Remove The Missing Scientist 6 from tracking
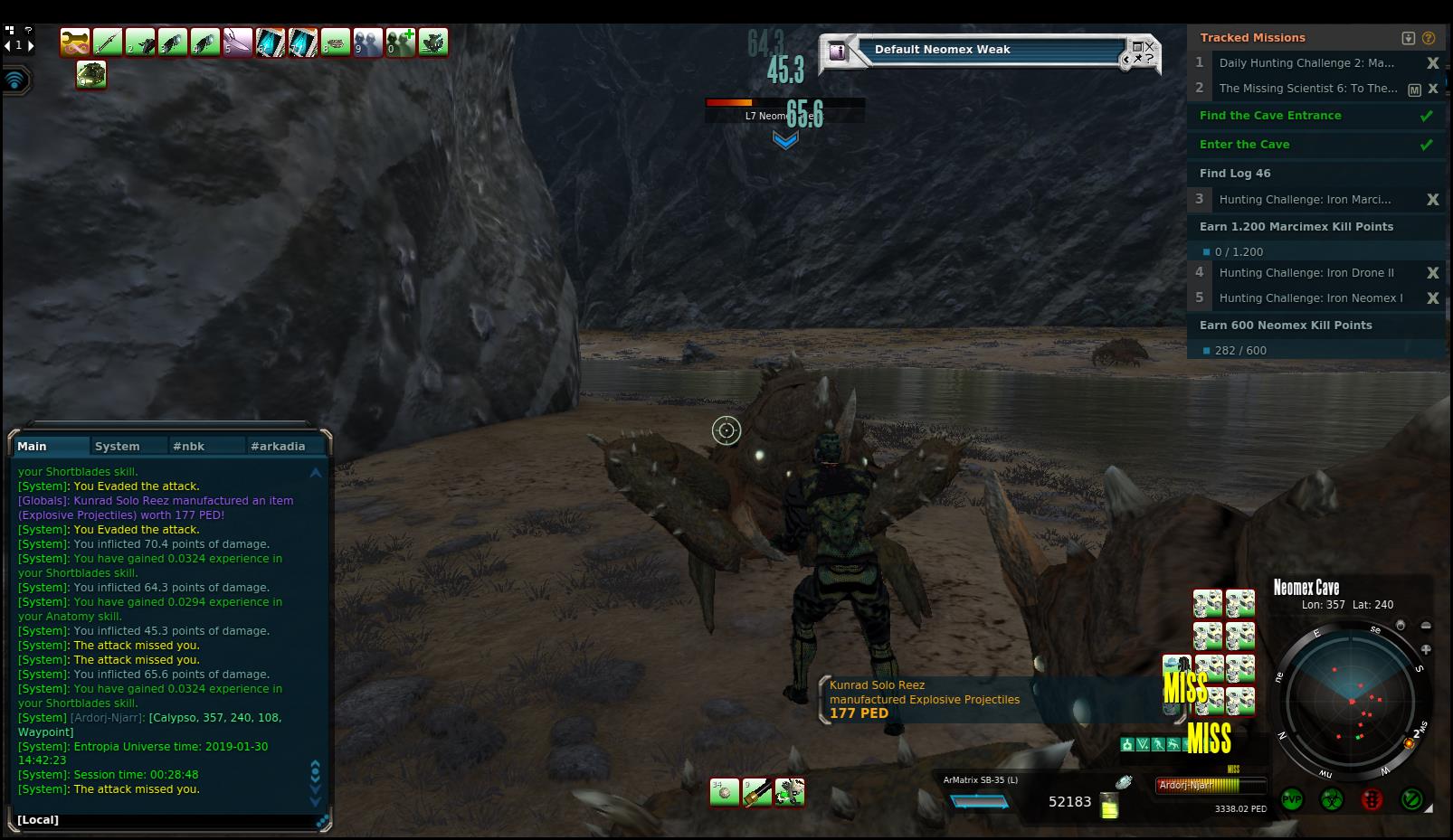Viewport: 1453px width, 840px height. click(1432, 89)
